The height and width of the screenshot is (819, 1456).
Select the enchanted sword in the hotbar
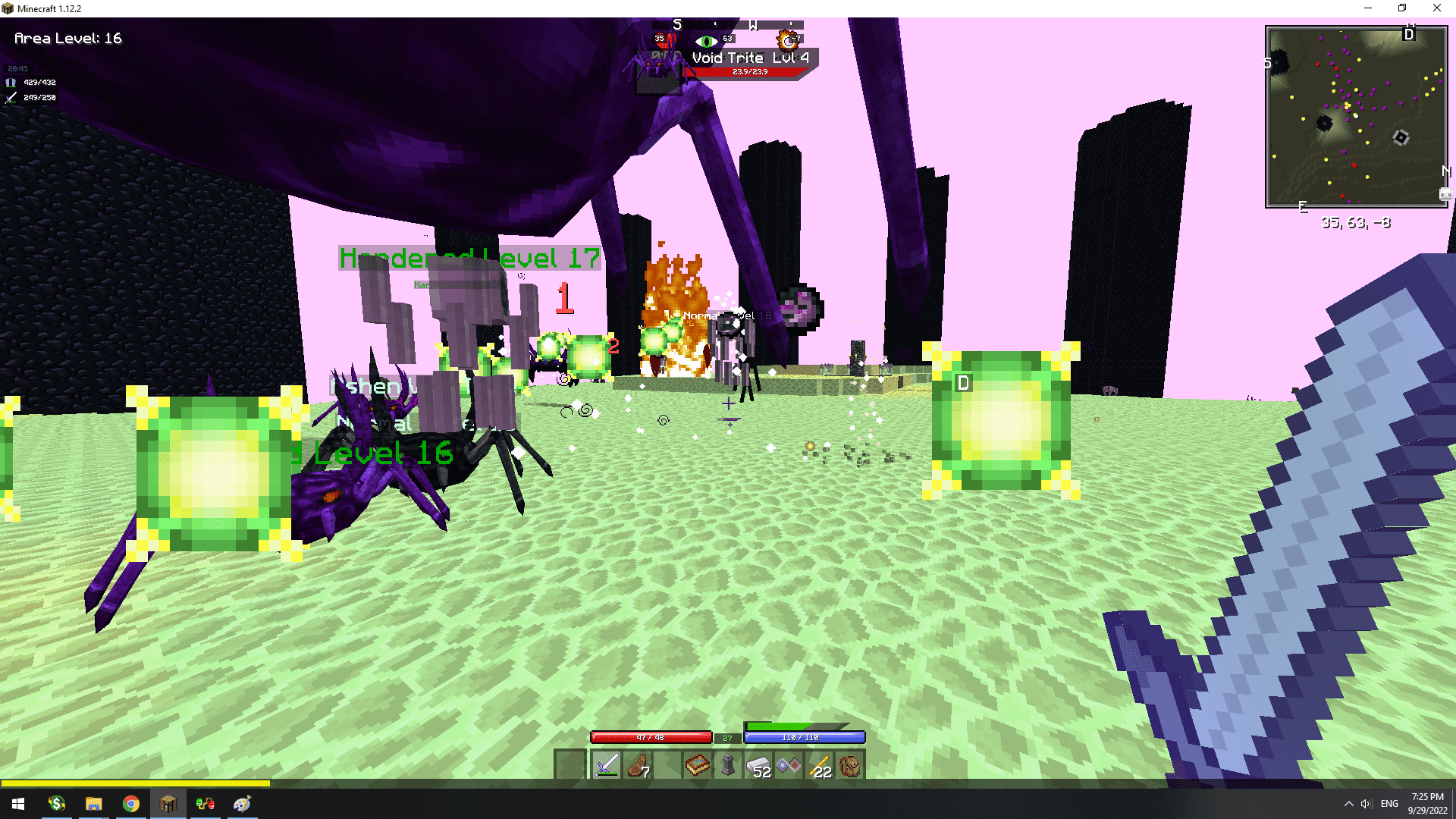pos(605,765)
